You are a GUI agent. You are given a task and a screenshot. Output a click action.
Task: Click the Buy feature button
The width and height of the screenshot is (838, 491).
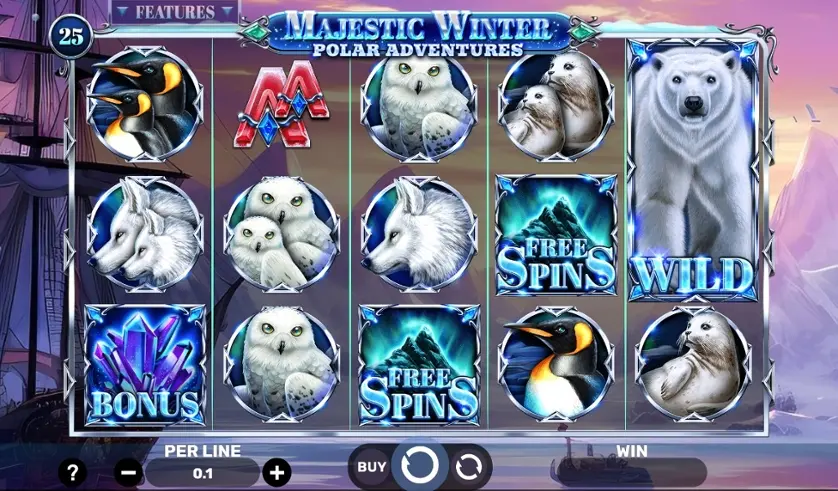(x=372, y=466)
